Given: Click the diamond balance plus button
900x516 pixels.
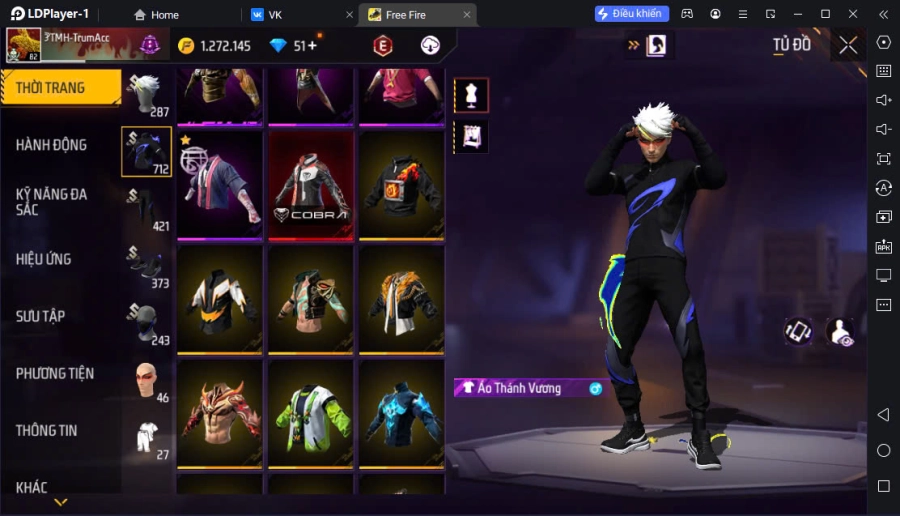Looking at the screenshot, I should click(312, 46).
